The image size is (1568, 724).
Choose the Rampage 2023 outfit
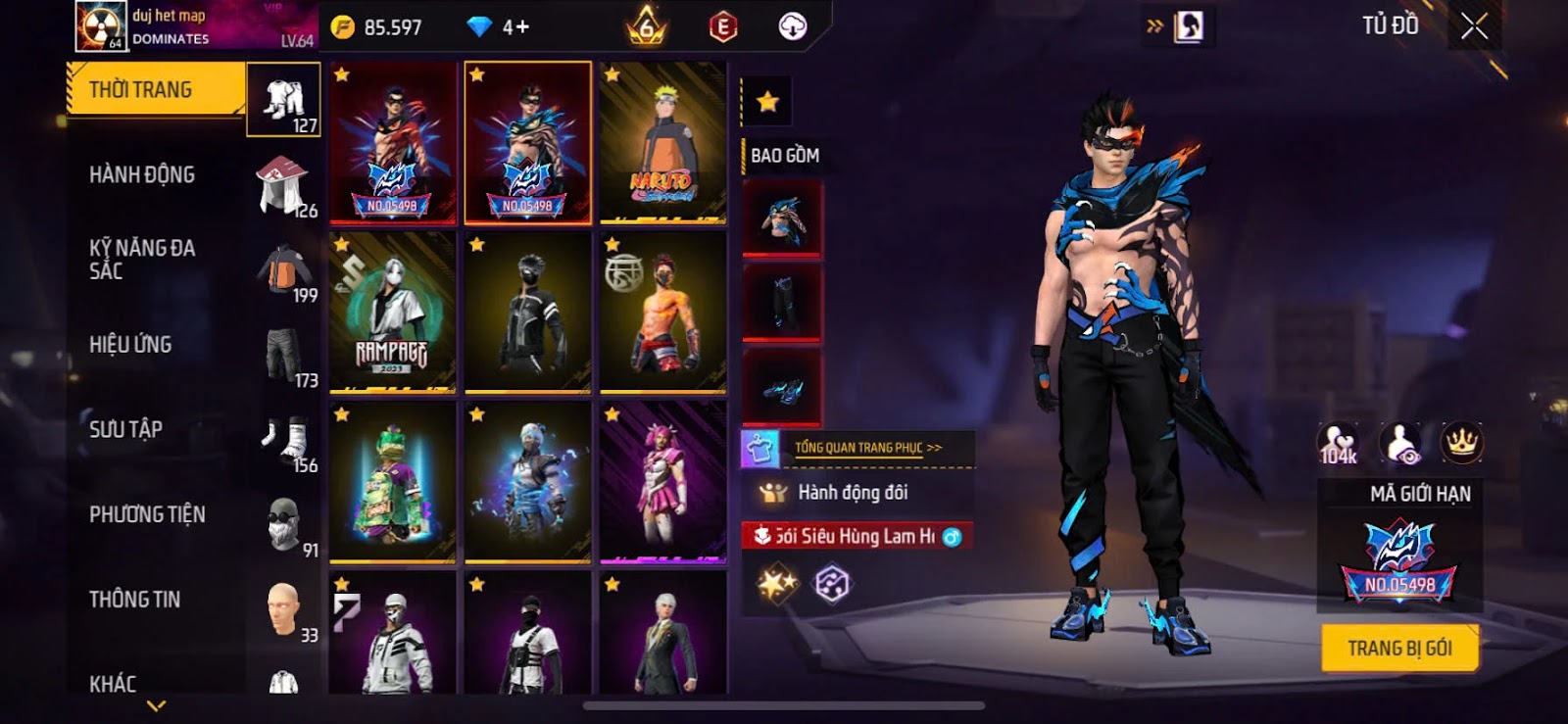tap(393, 313)
